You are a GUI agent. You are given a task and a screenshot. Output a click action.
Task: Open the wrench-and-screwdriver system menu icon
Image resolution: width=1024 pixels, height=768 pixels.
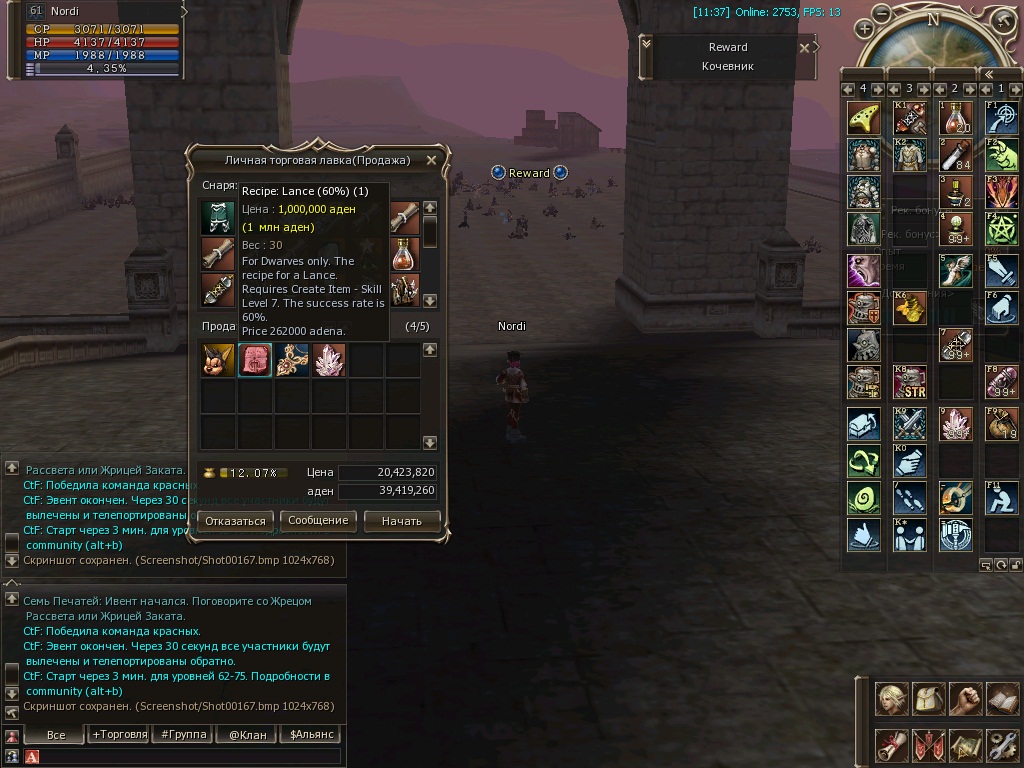point(1002,744)
